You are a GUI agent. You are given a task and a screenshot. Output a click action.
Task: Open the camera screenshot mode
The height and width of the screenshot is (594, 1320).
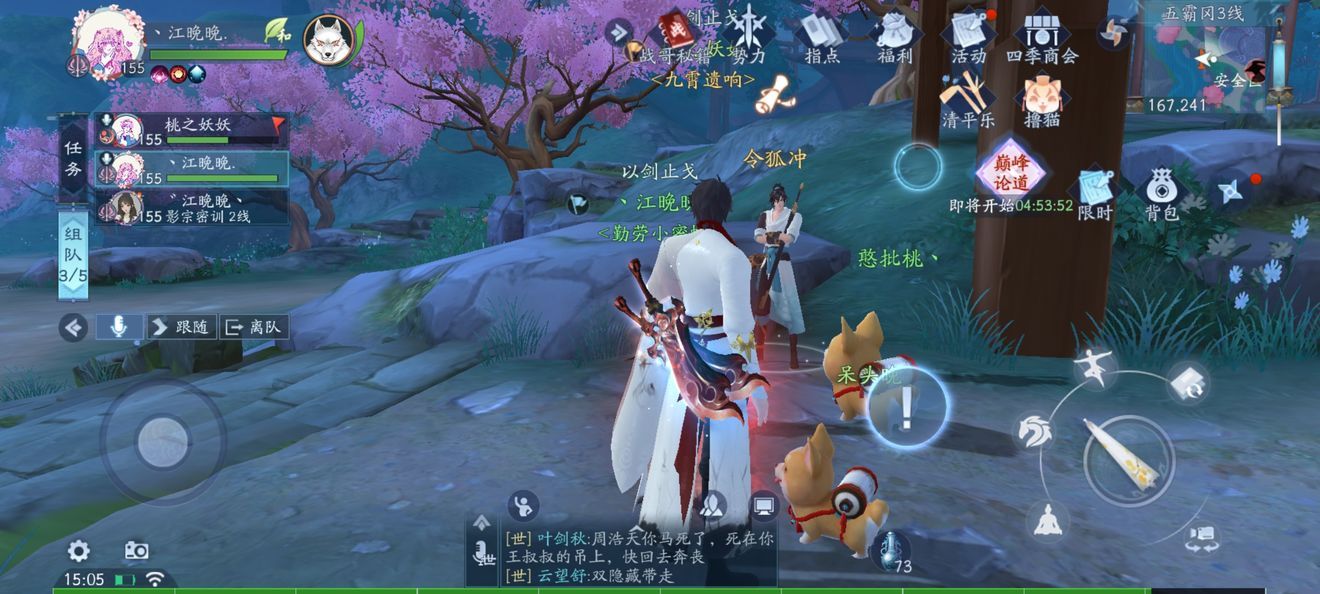[136, 550]
